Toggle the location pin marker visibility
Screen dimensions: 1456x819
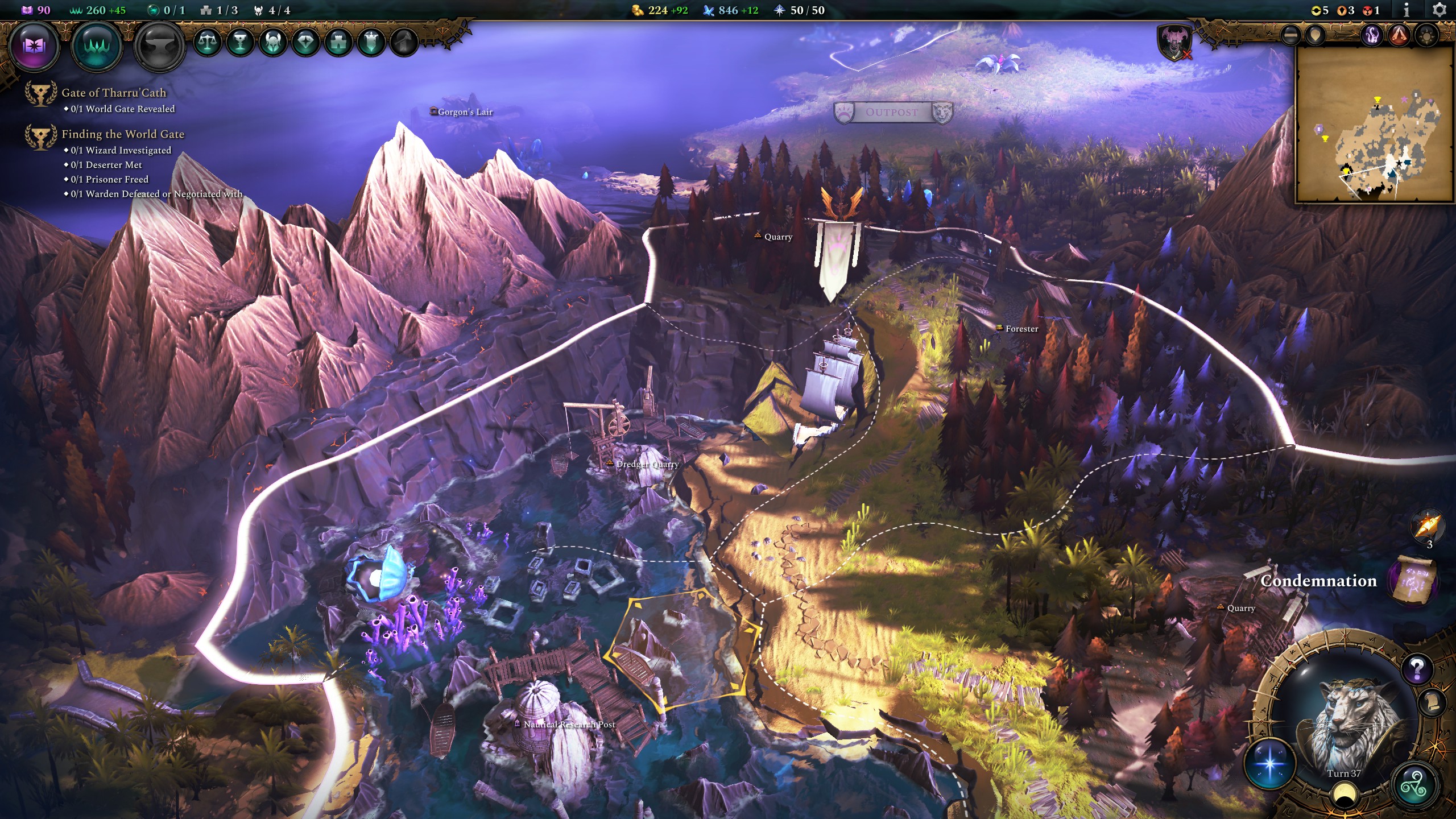coord(1315,35)
